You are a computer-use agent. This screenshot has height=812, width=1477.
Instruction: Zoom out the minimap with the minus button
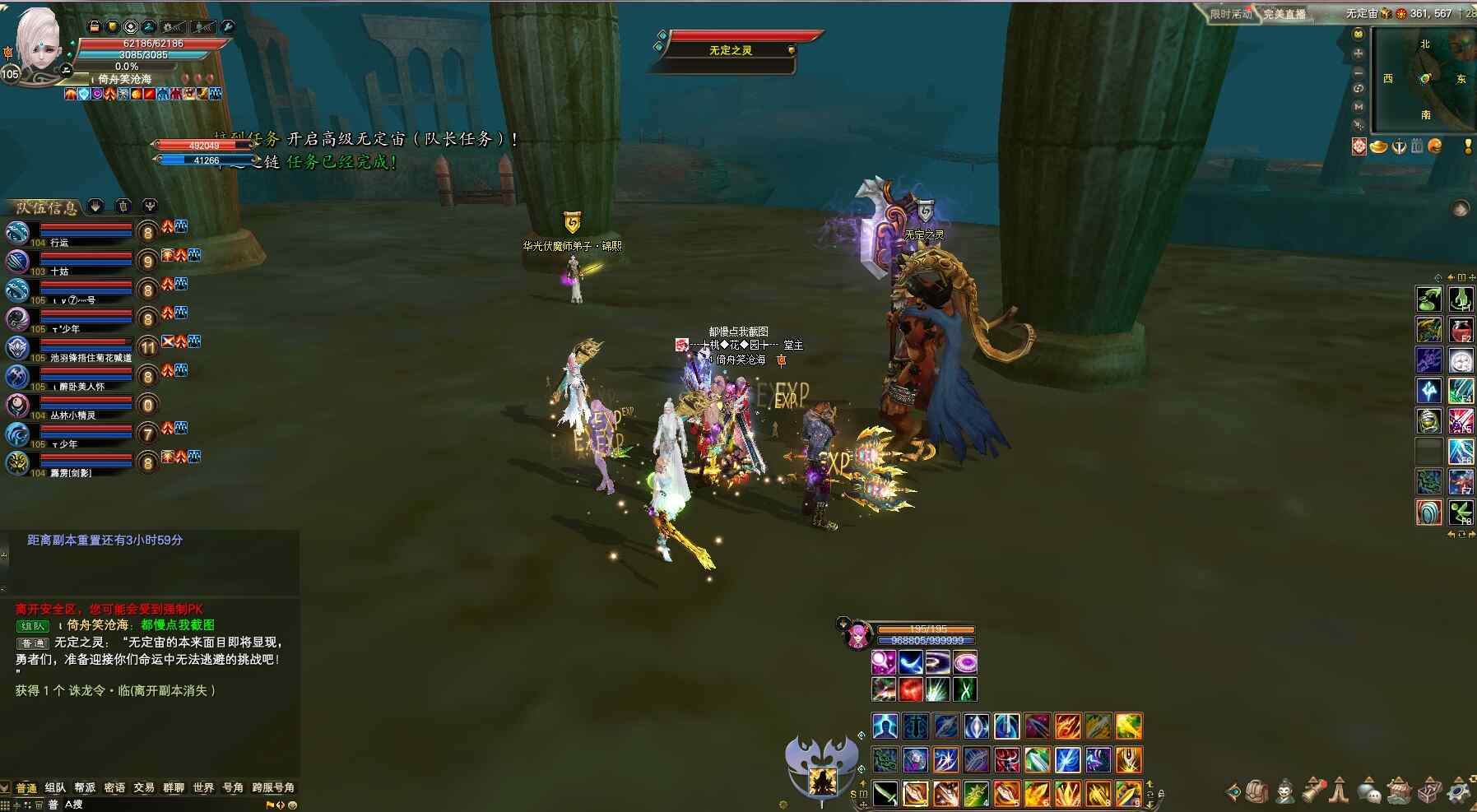pos(1359,72)
